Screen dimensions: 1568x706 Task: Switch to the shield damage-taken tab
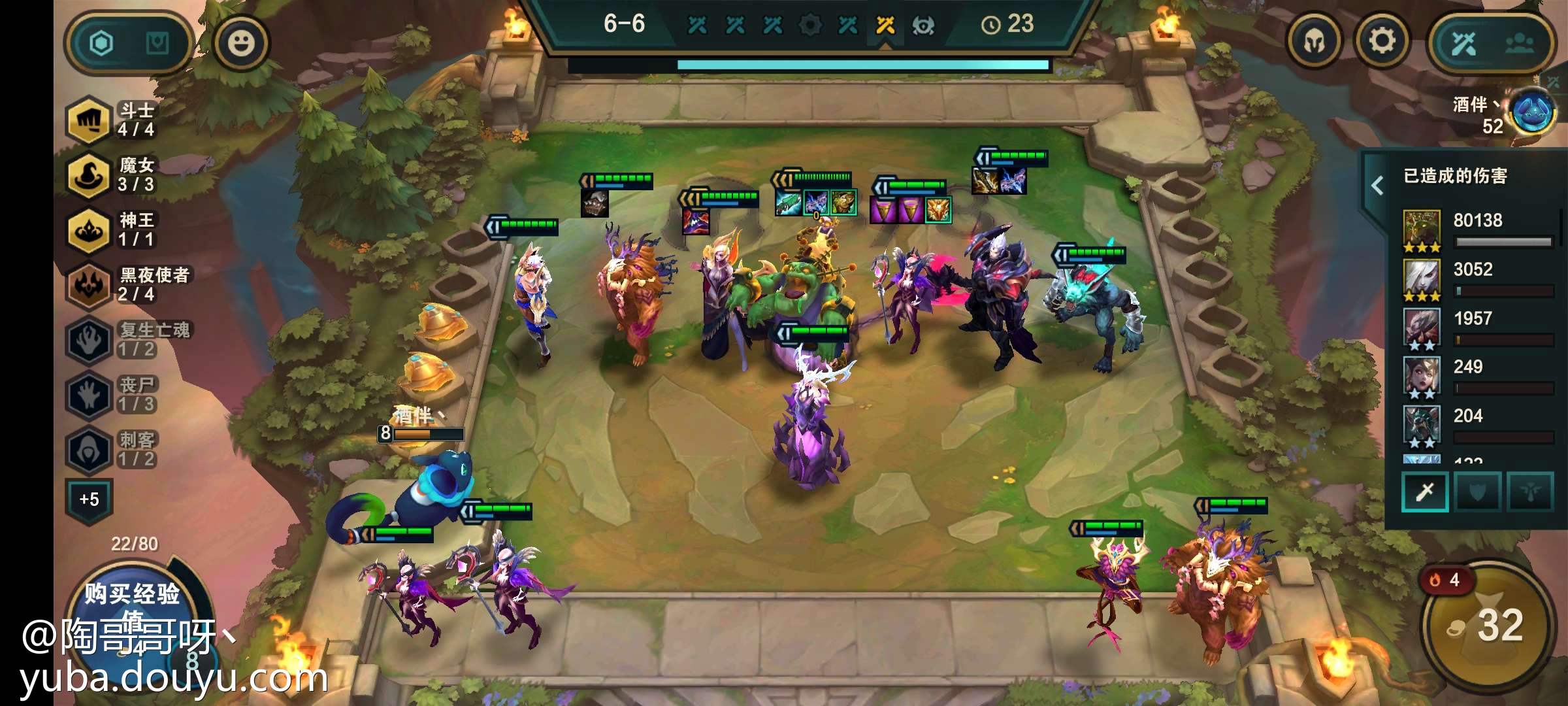coord(1477,492)
